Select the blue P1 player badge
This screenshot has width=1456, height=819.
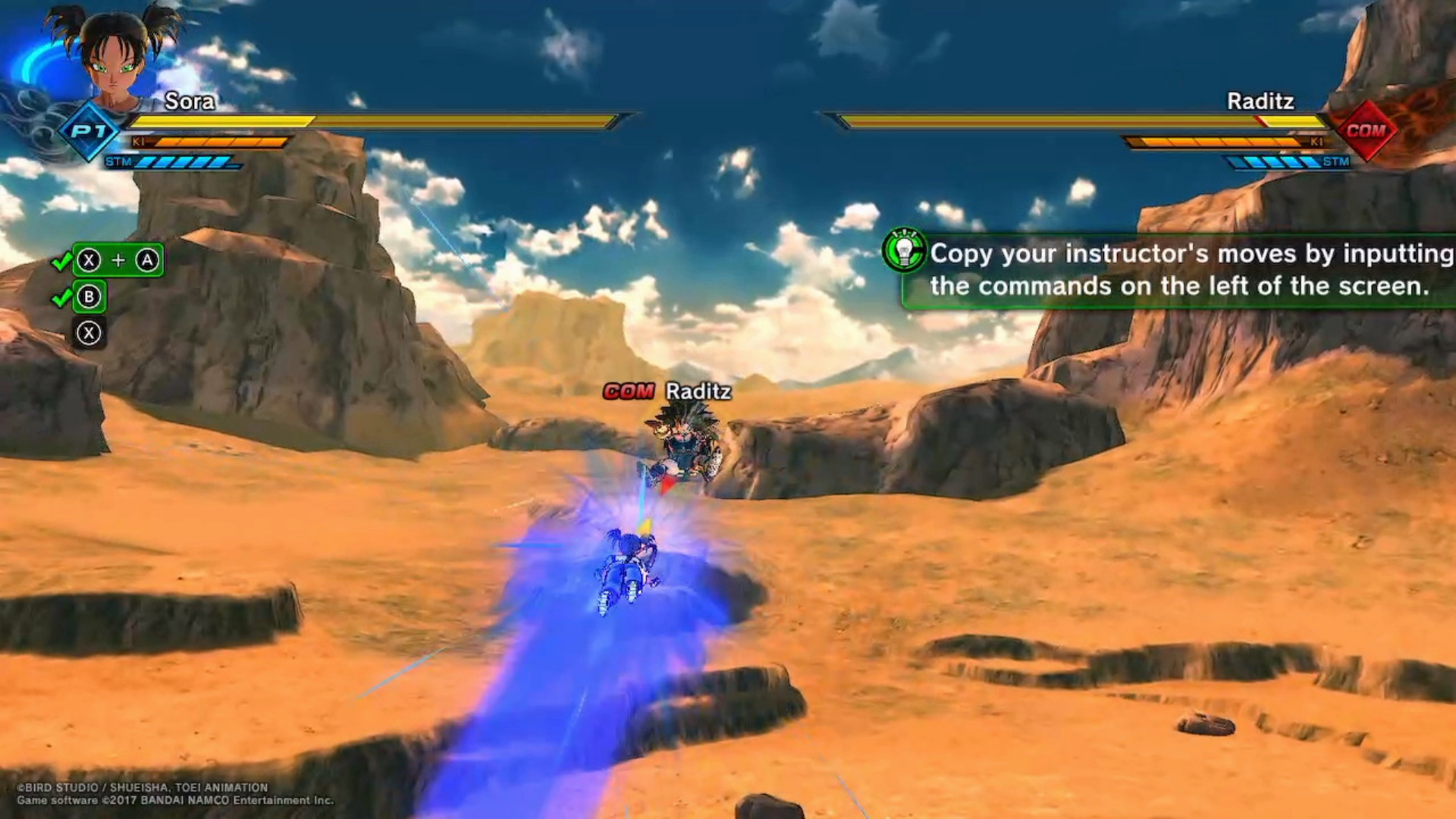coord(89,131)
